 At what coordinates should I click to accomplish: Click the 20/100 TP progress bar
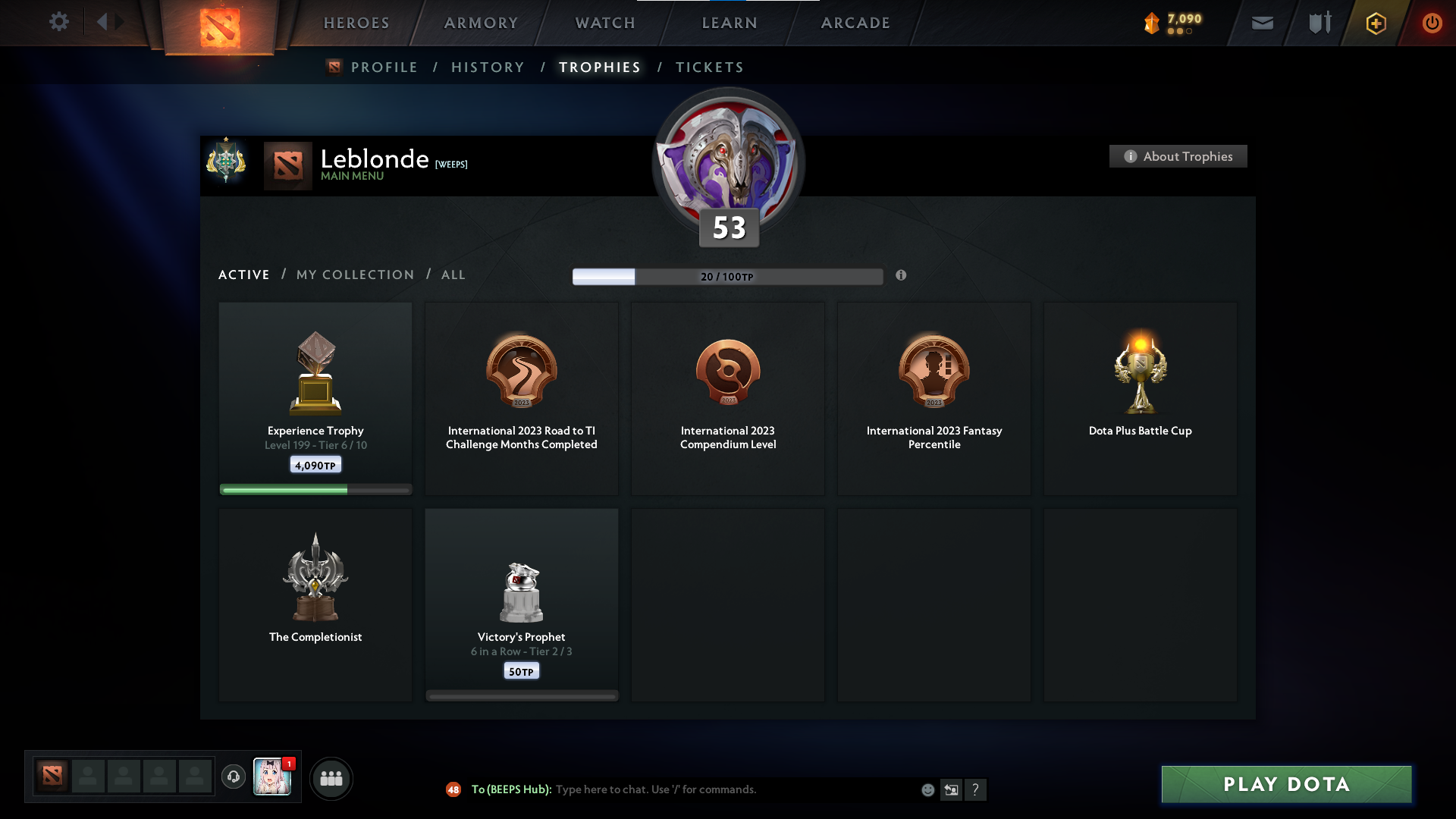(x=728, y=276)
